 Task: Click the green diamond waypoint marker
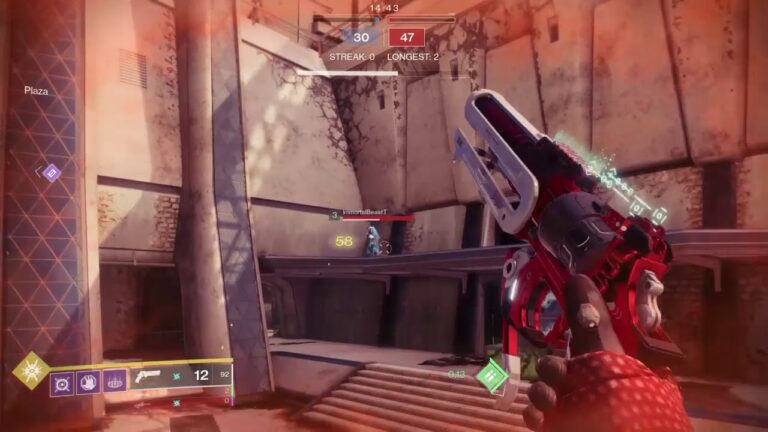[x=491, y=377]
